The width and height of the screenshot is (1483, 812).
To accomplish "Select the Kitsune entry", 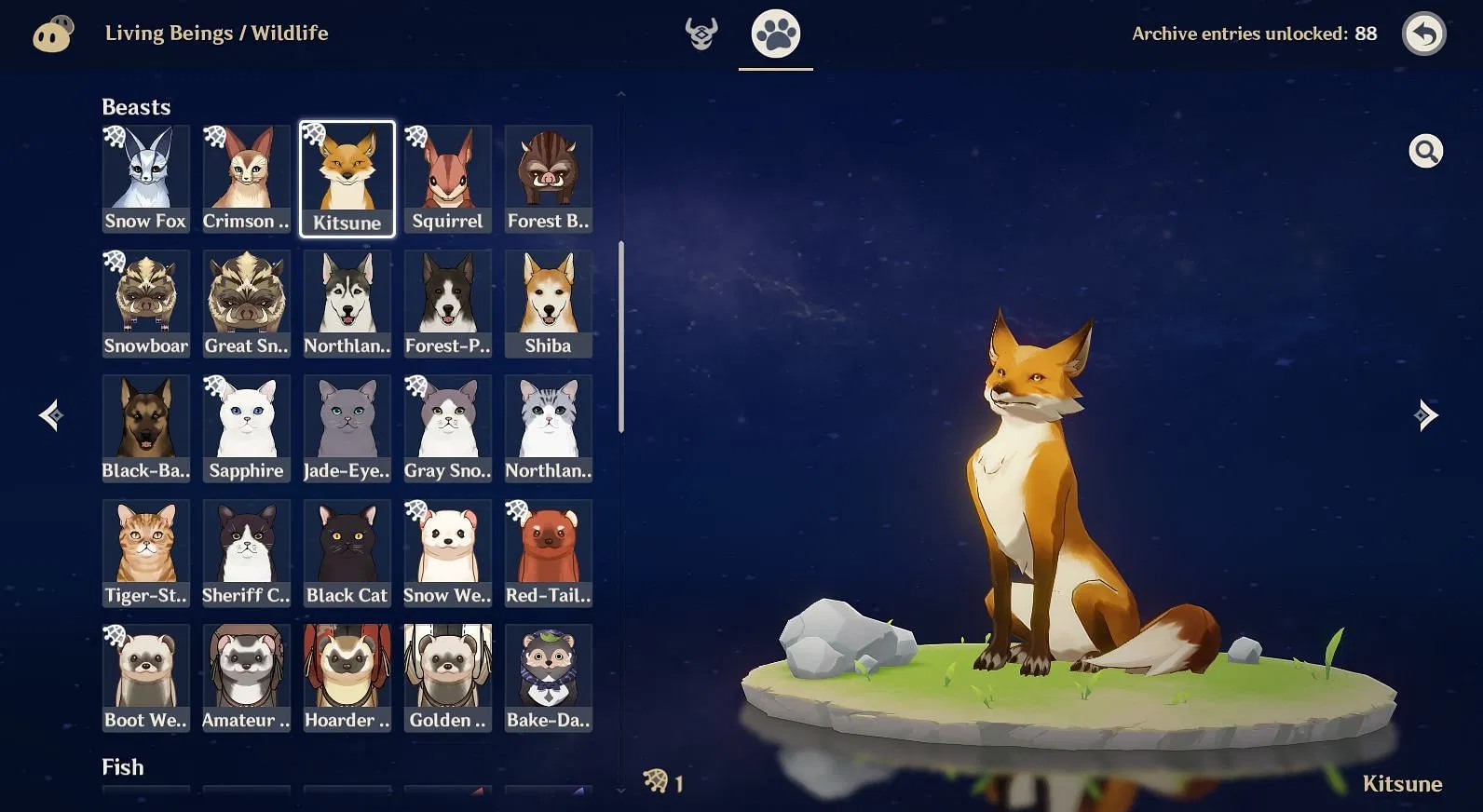I will point(347,177).
